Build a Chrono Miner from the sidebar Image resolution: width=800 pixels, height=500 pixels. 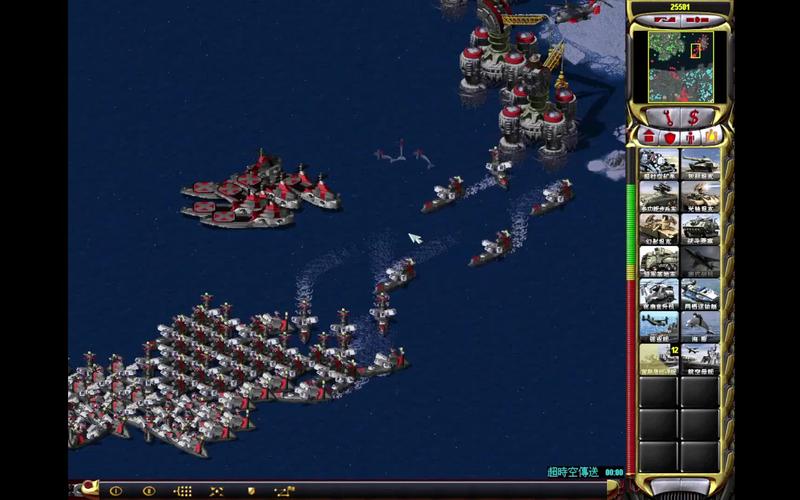pyautogui.click(x=659, y=164)
